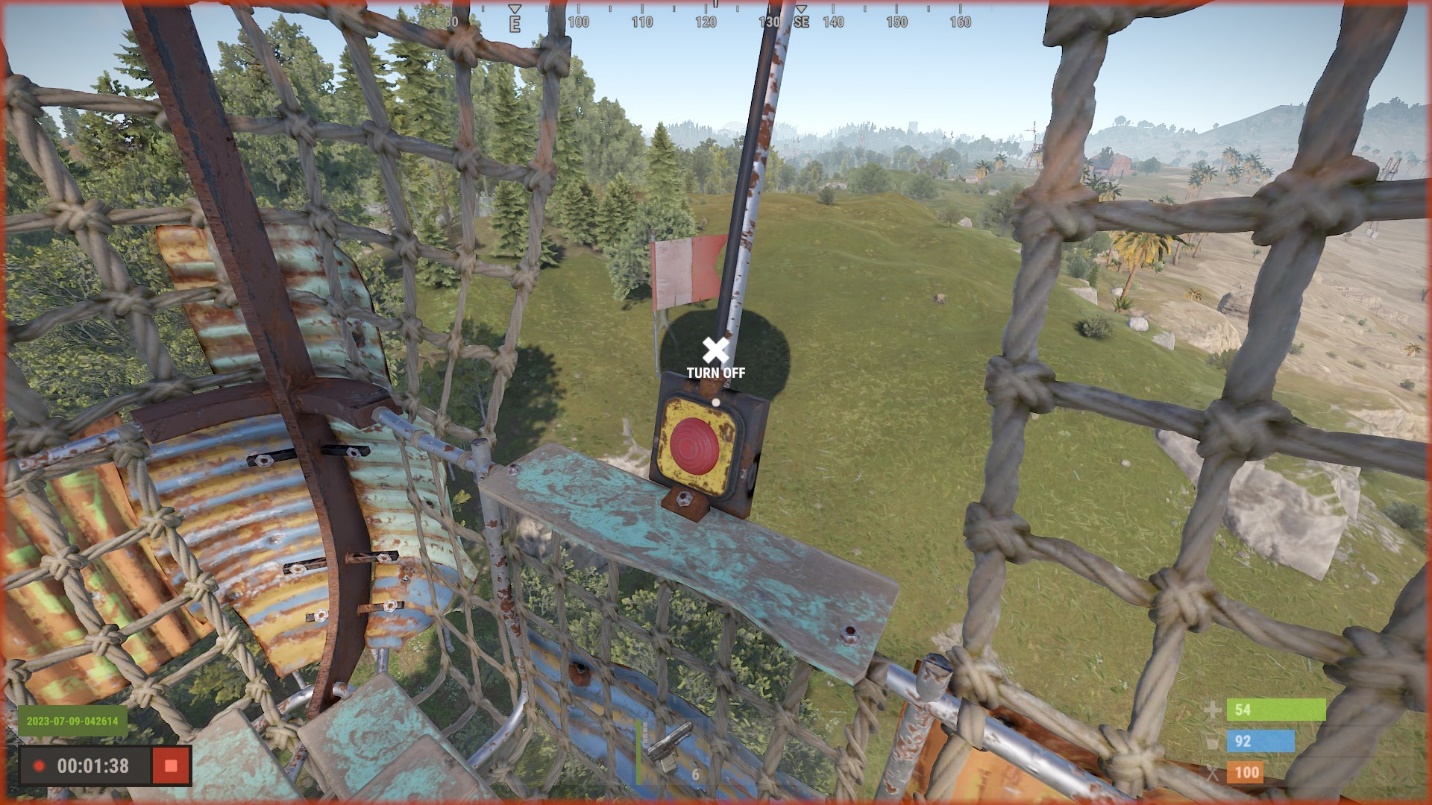Stop the recording with the red square button
Viewport: 1432px width, 805px height.
pos(171,766)
